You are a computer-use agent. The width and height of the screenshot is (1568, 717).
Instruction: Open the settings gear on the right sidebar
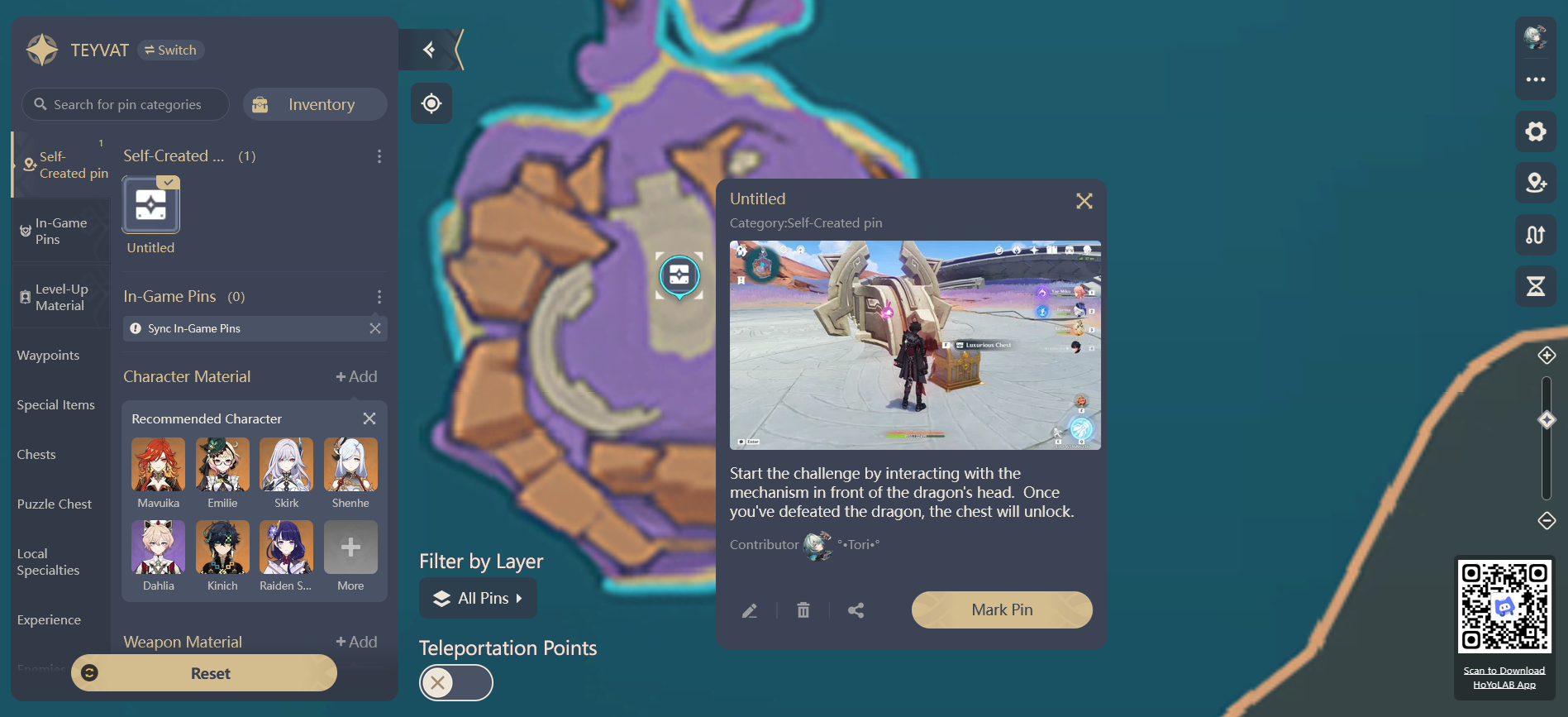coord(1535,131)
